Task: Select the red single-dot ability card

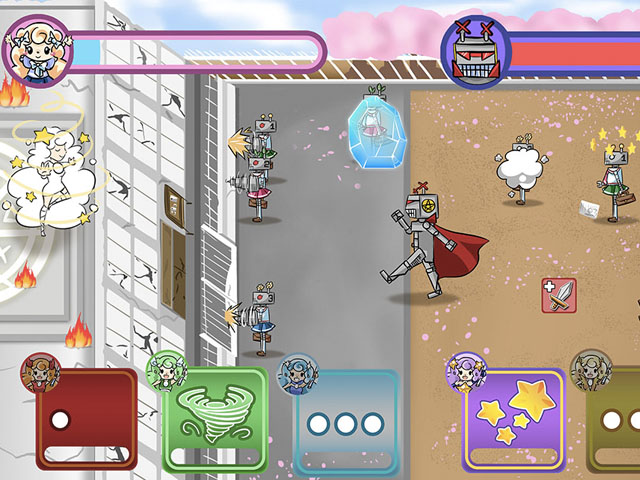Action: pos(87,420)
